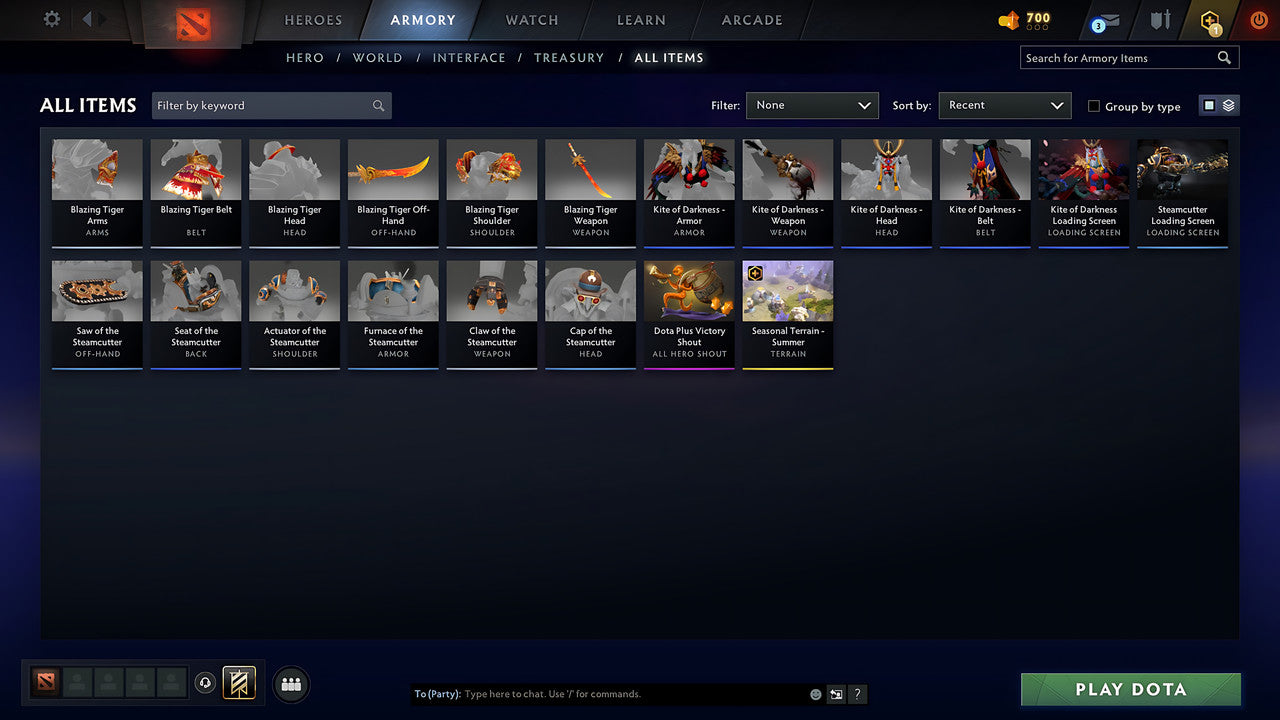Screen dimensions: 1280x720
Task: Open the Battle Pass hexagon icon
Action: (x=1210, y=20)
